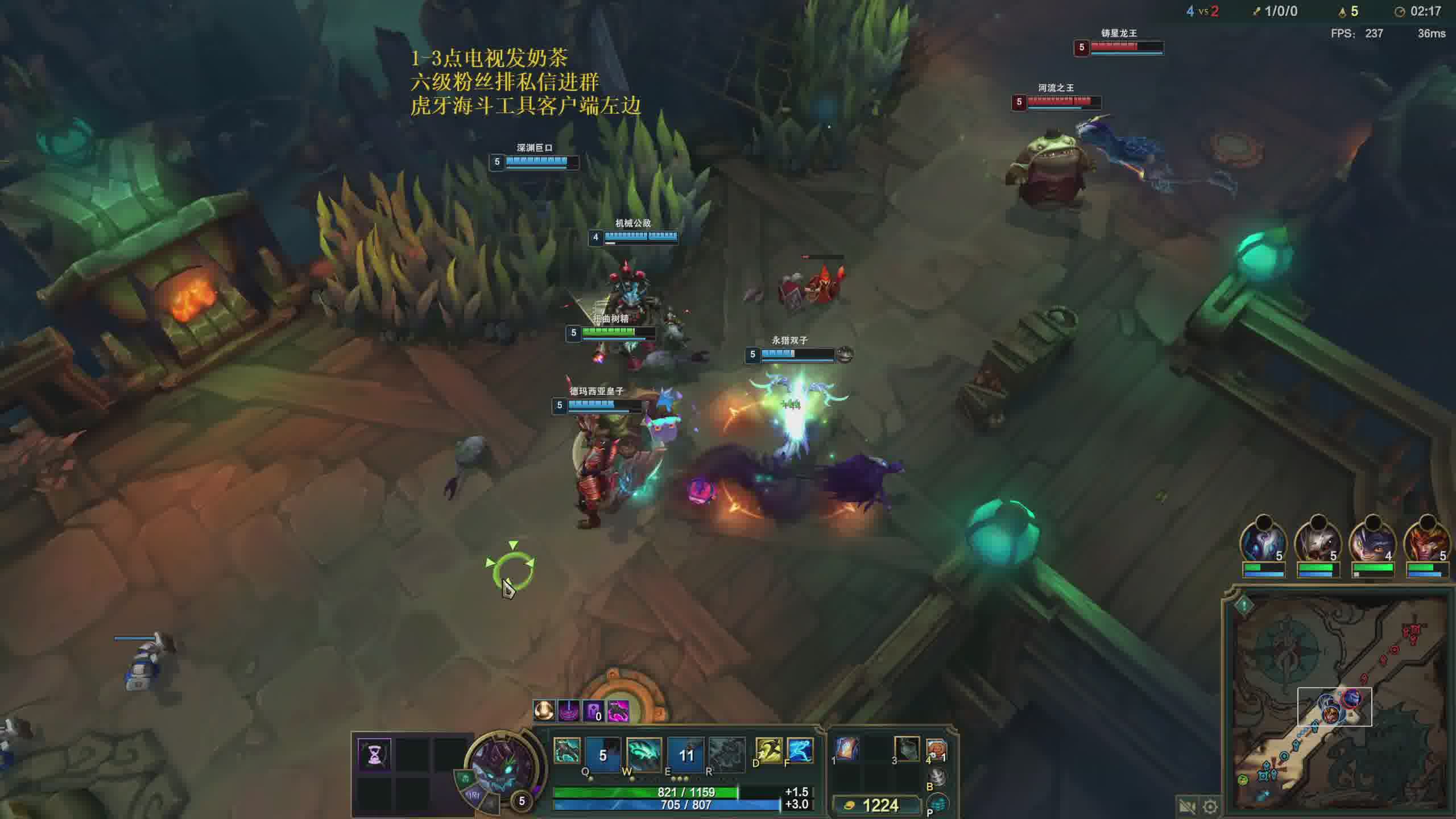Select the orange-haired ally portrait
The height and width of the screenshot is (819, 1456).
[x=1426, y=544]
